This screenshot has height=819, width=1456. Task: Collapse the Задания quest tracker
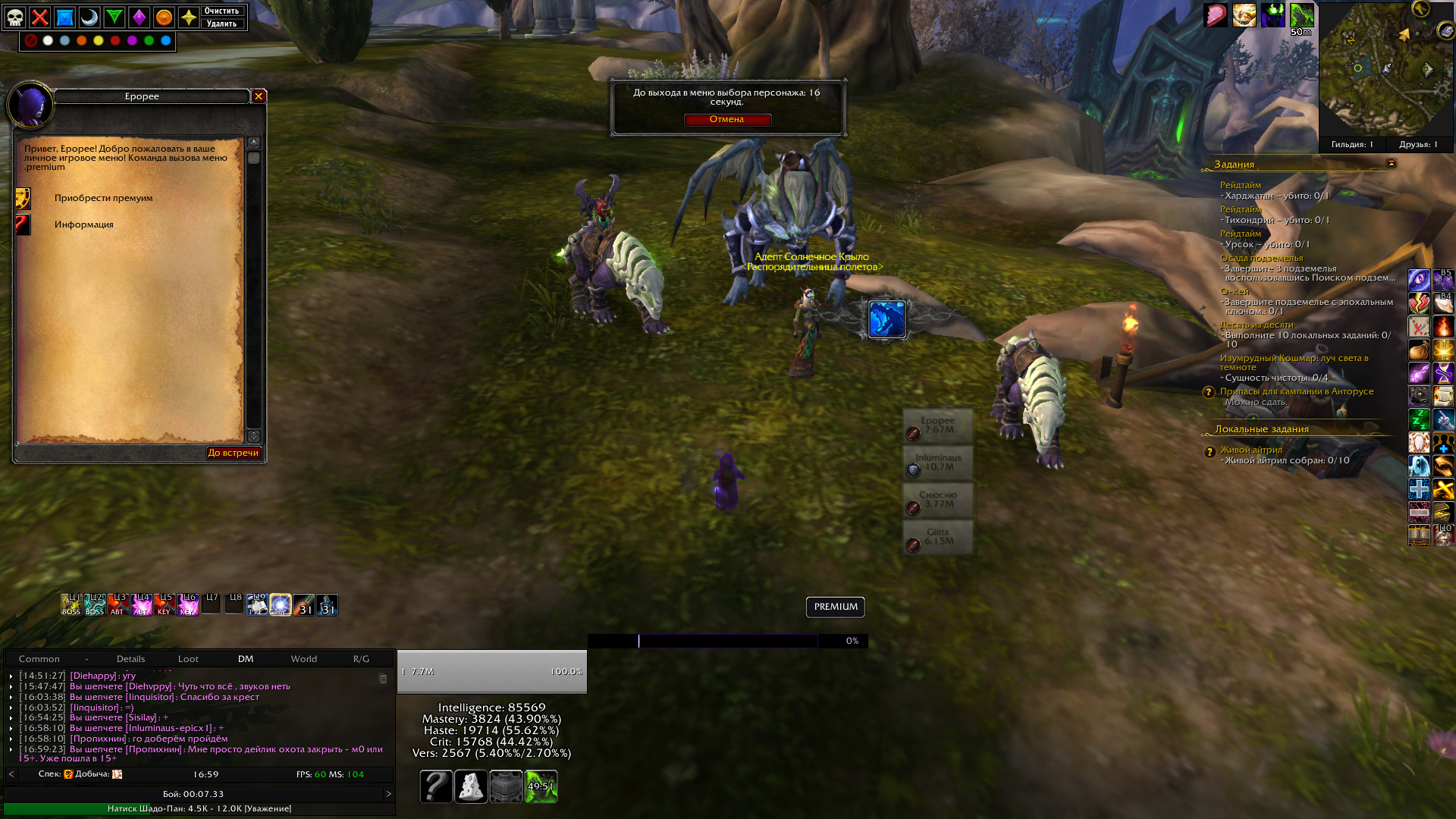[1391, 164]
